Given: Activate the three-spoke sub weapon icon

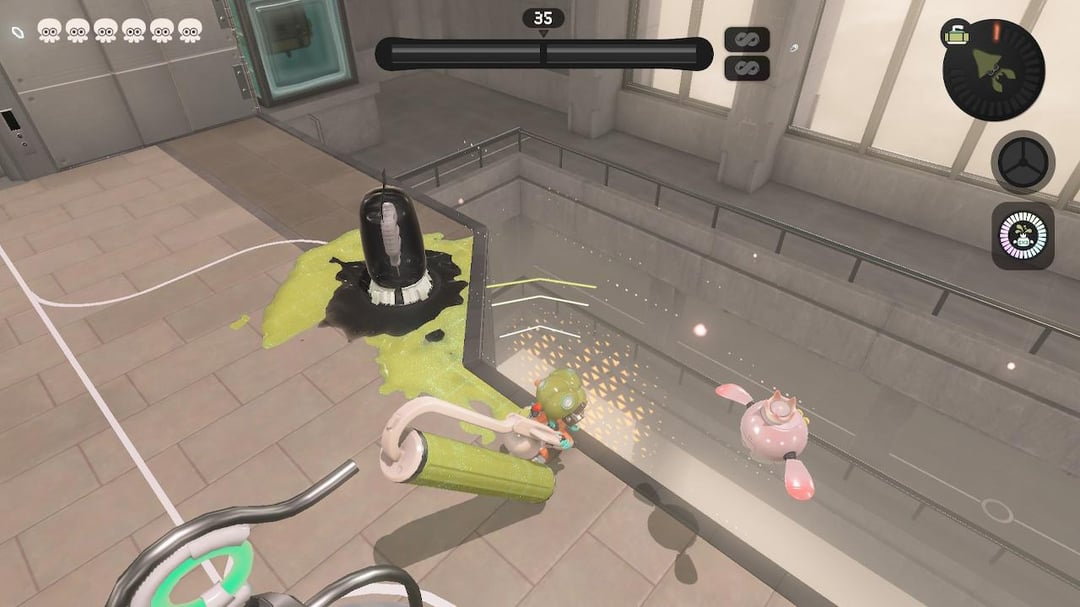Looking at the screenshot, I should [x=1022, y=162].
